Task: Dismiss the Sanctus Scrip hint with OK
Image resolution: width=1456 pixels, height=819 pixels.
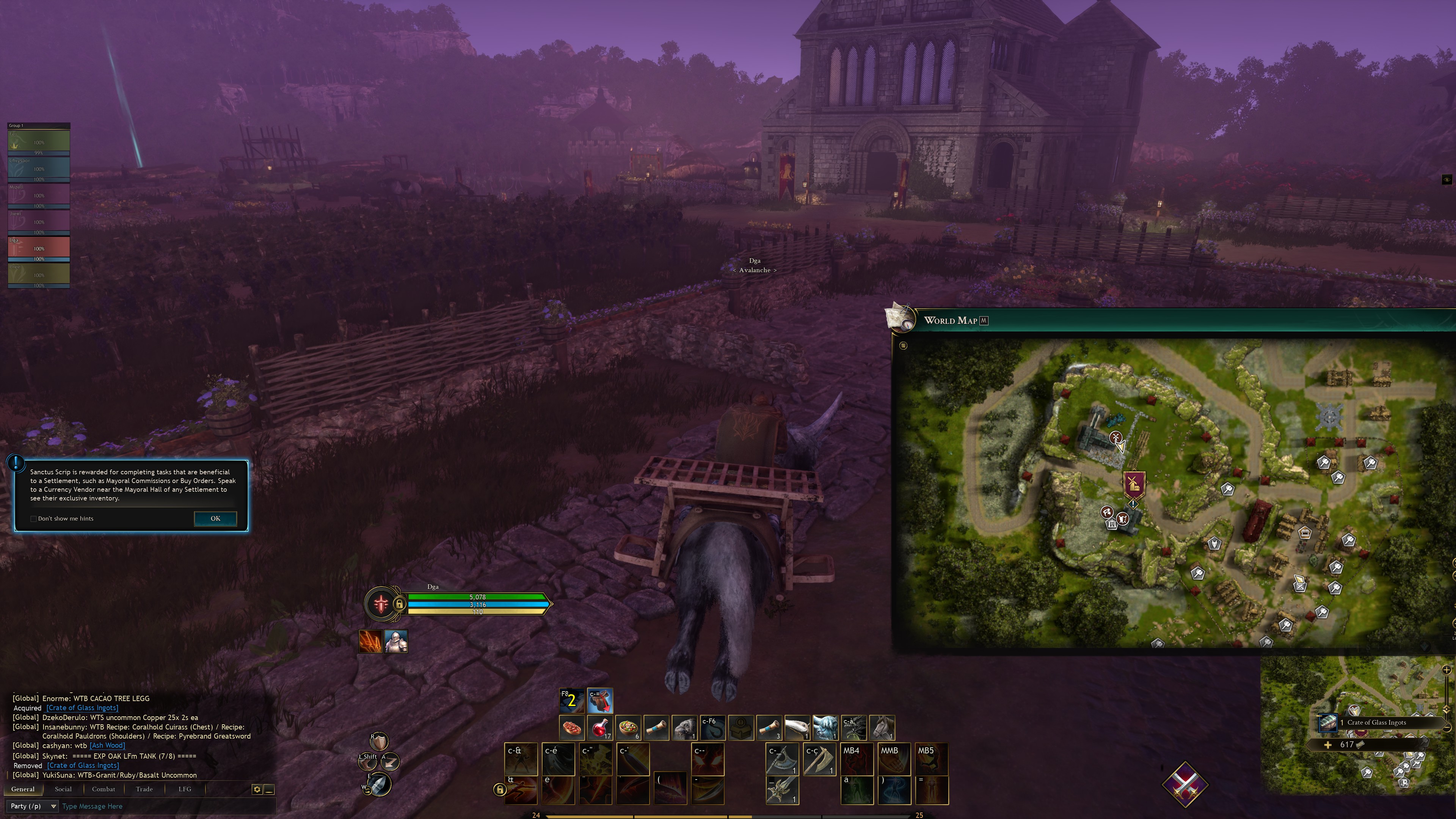Action: click(215, 518)
